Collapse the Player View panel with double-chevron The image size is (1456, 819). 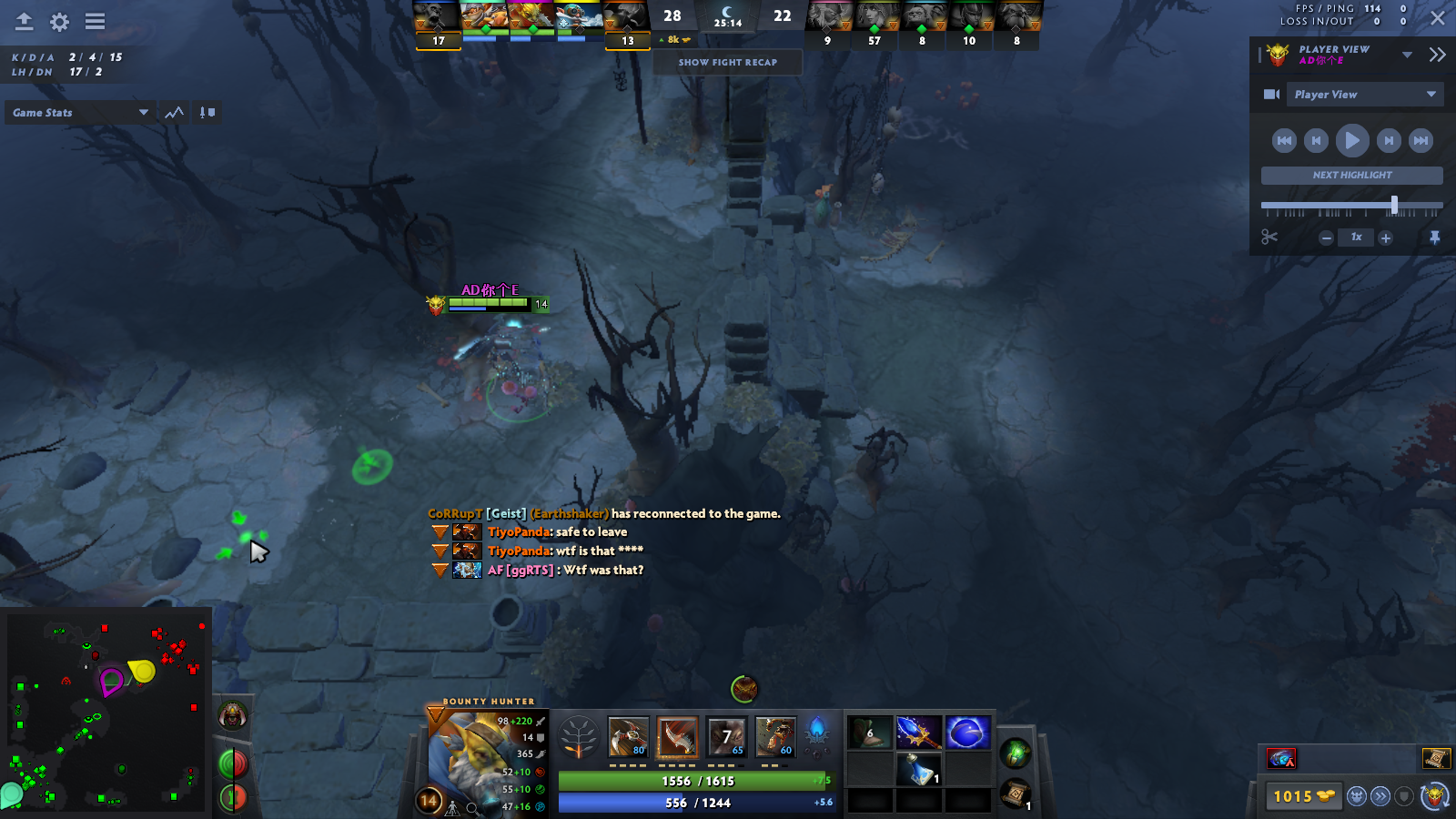pos(1440,54)
